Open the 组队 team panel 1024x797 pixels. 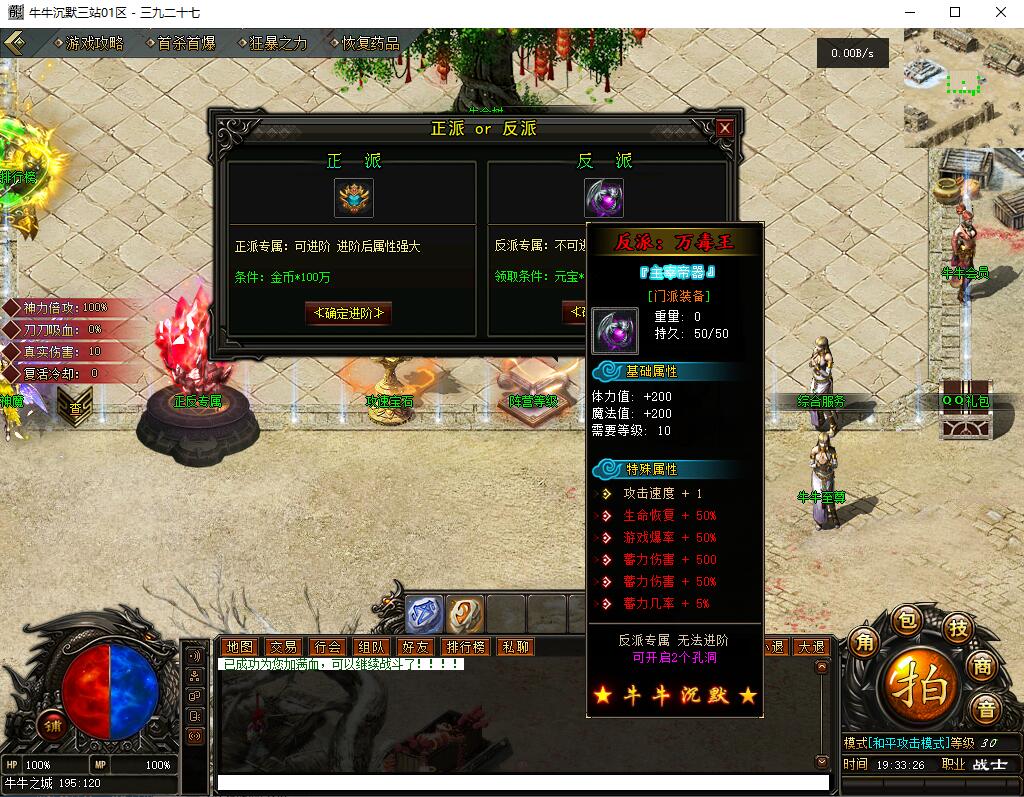[371, 647]
